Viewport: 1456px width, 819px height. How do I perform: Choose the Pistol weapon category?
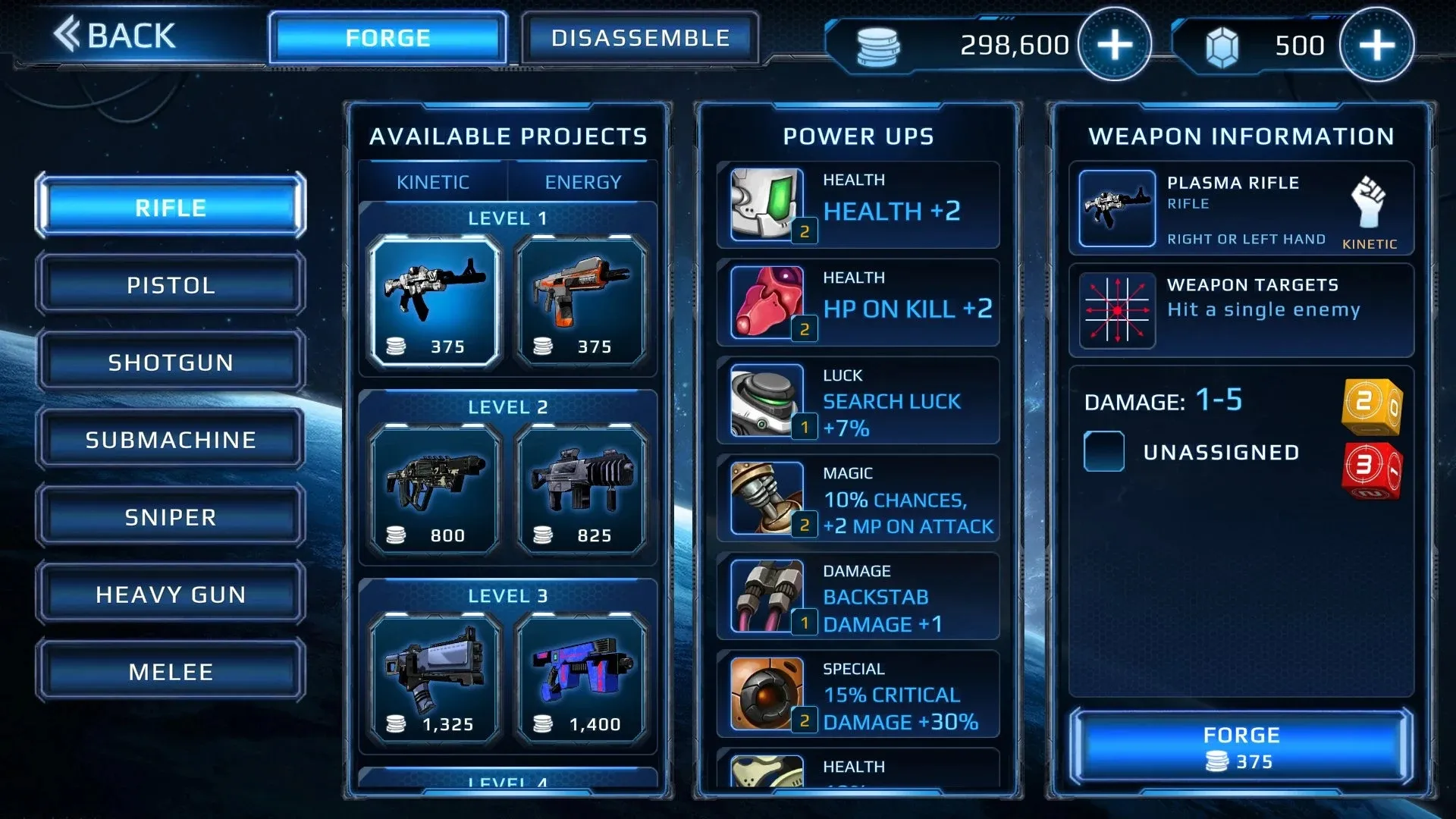coord(171,285)
